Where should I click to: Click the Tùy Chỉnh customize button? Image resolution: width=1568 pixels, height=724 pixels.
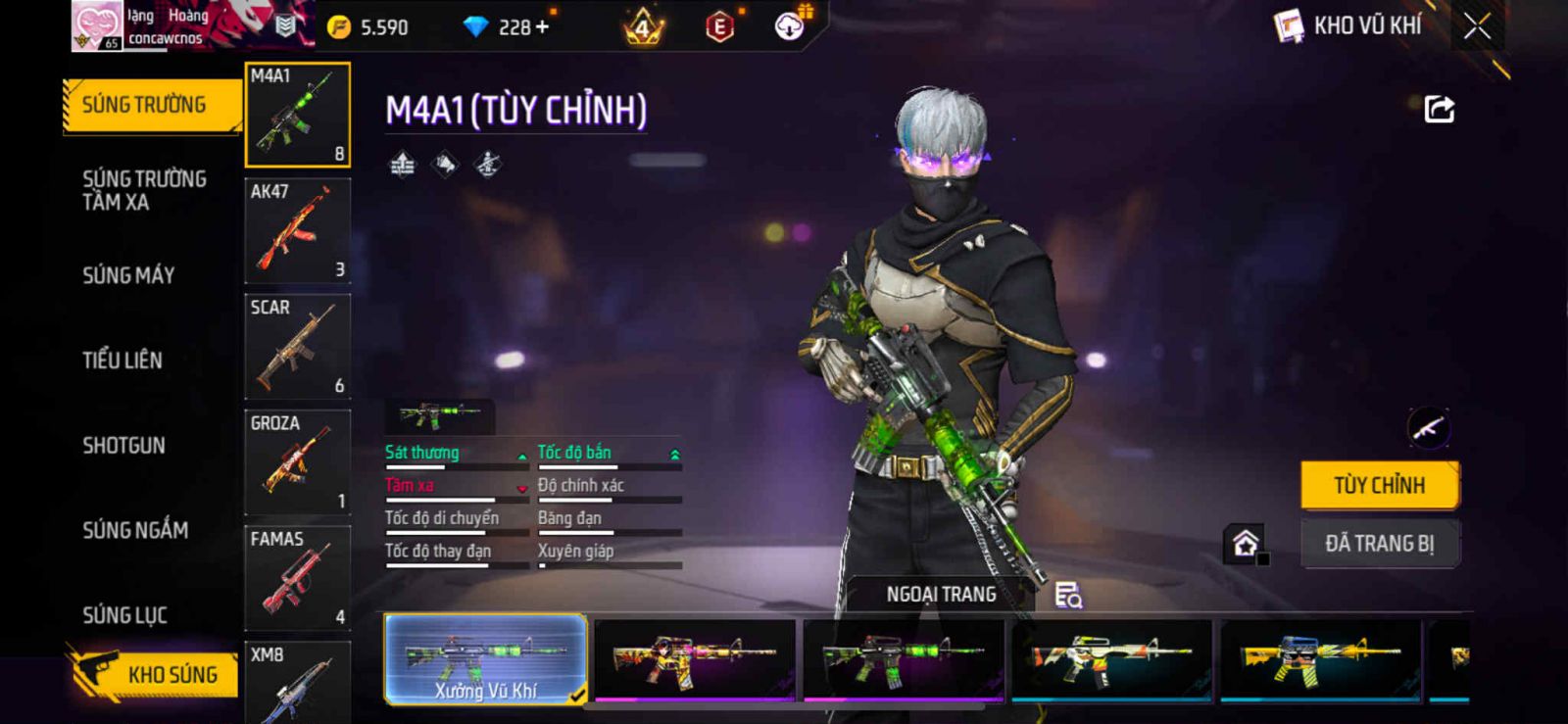[x=1379, y=485]
